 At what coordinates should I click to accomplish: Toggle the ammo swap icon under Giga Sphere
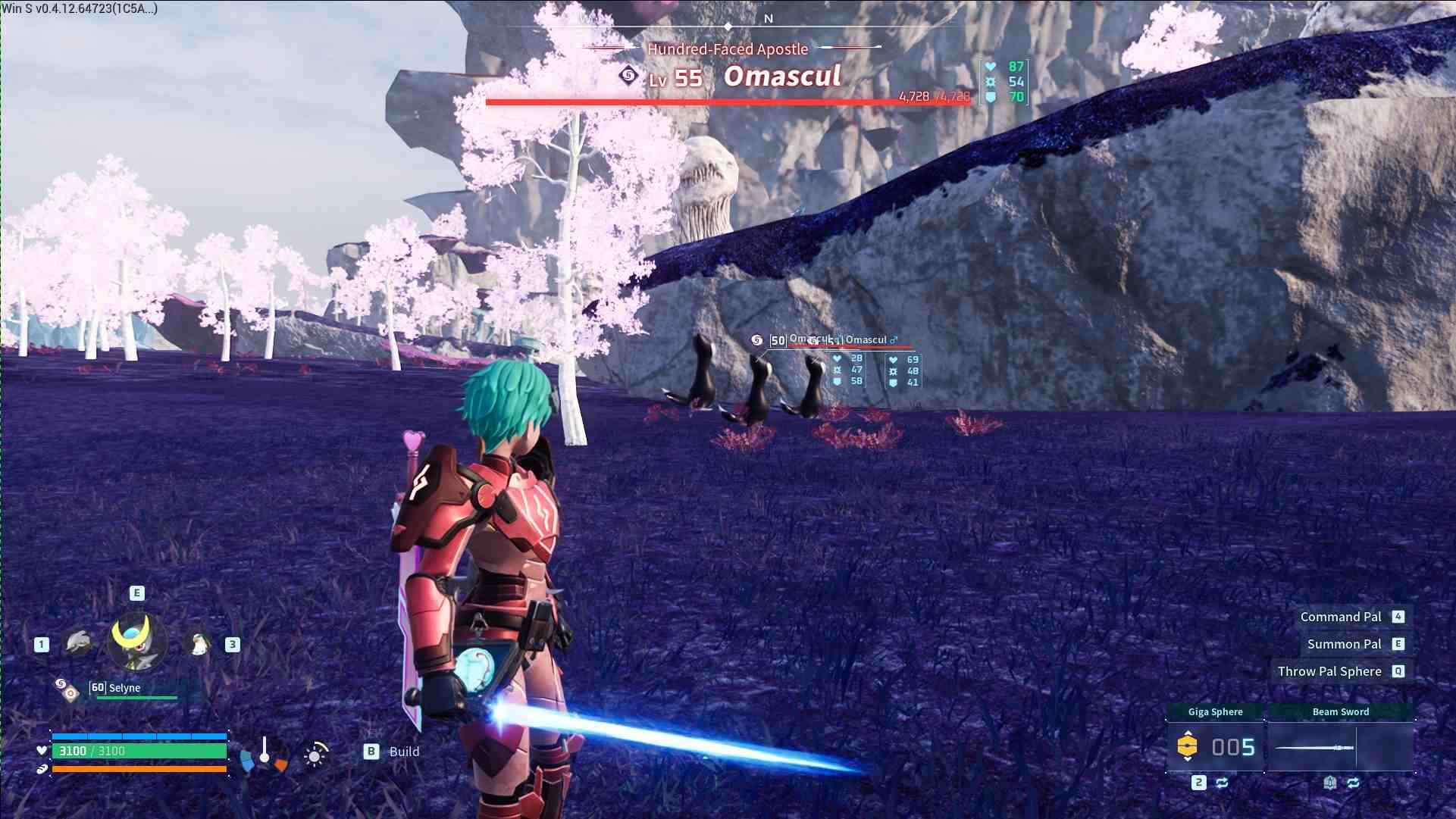[x=1223, y=783]
